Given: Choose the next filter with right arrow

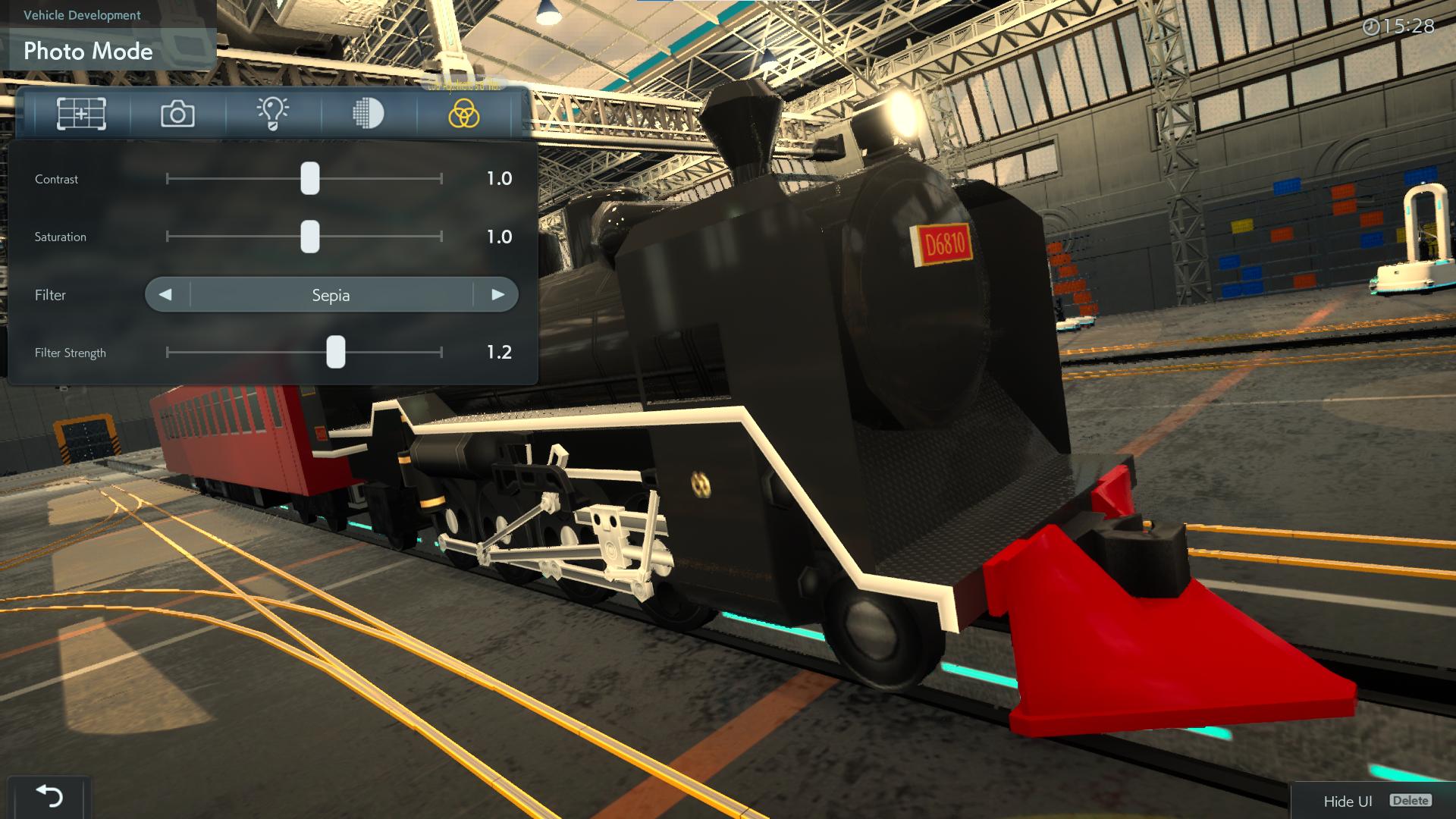Looking at the screenshot, I should [x=497, y=295].
